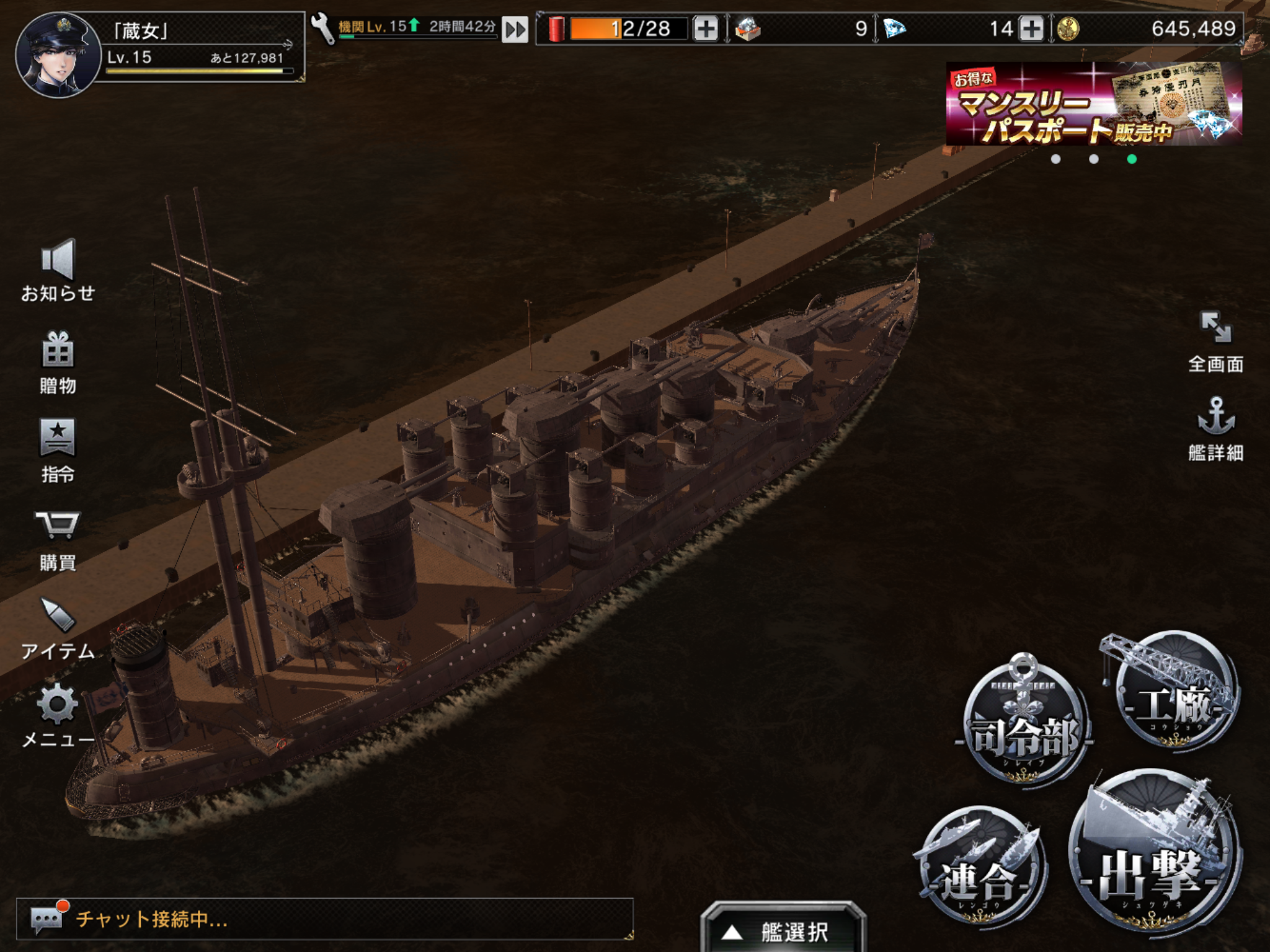Screen dimensions: 1270x952
Task: Open the 購買 shop cart
Action: (58, 538)
